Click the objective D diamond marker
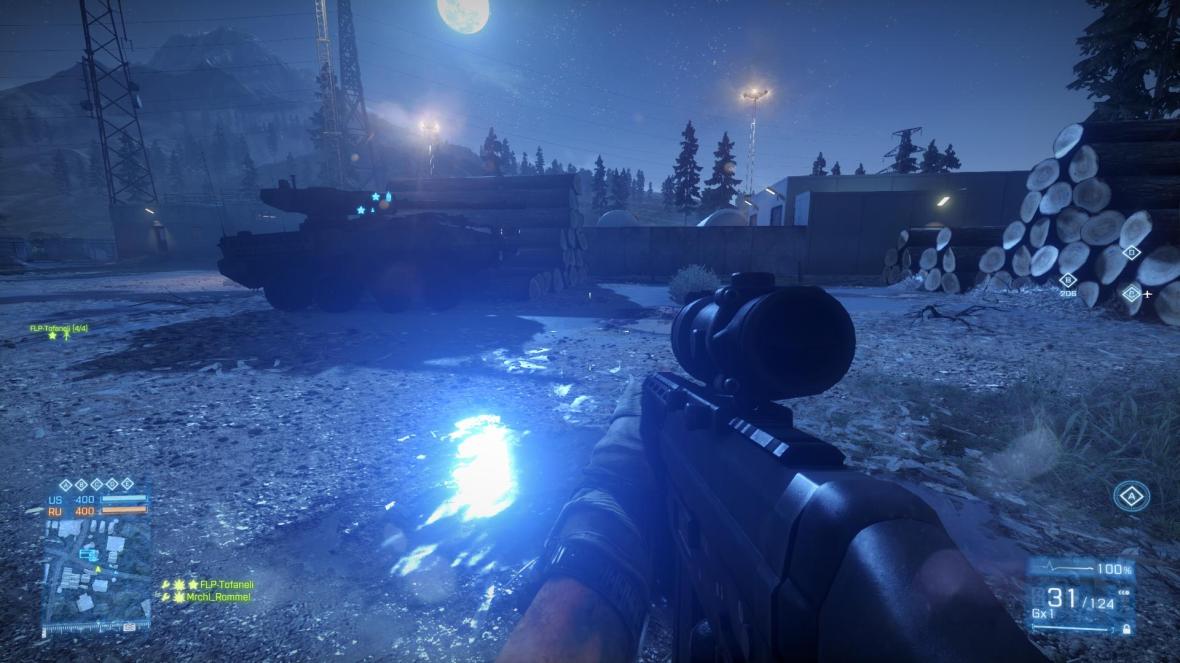Viewport: 1180px width, 663px height. [x=1132, y=252]
